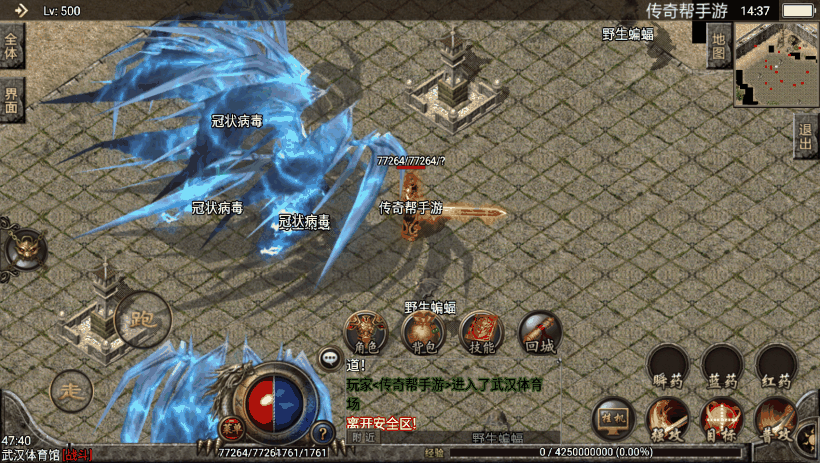Open the 角色 character panel
Image resolution: width=820 pixels, height=463 pixels.
[x=366, y=332]
